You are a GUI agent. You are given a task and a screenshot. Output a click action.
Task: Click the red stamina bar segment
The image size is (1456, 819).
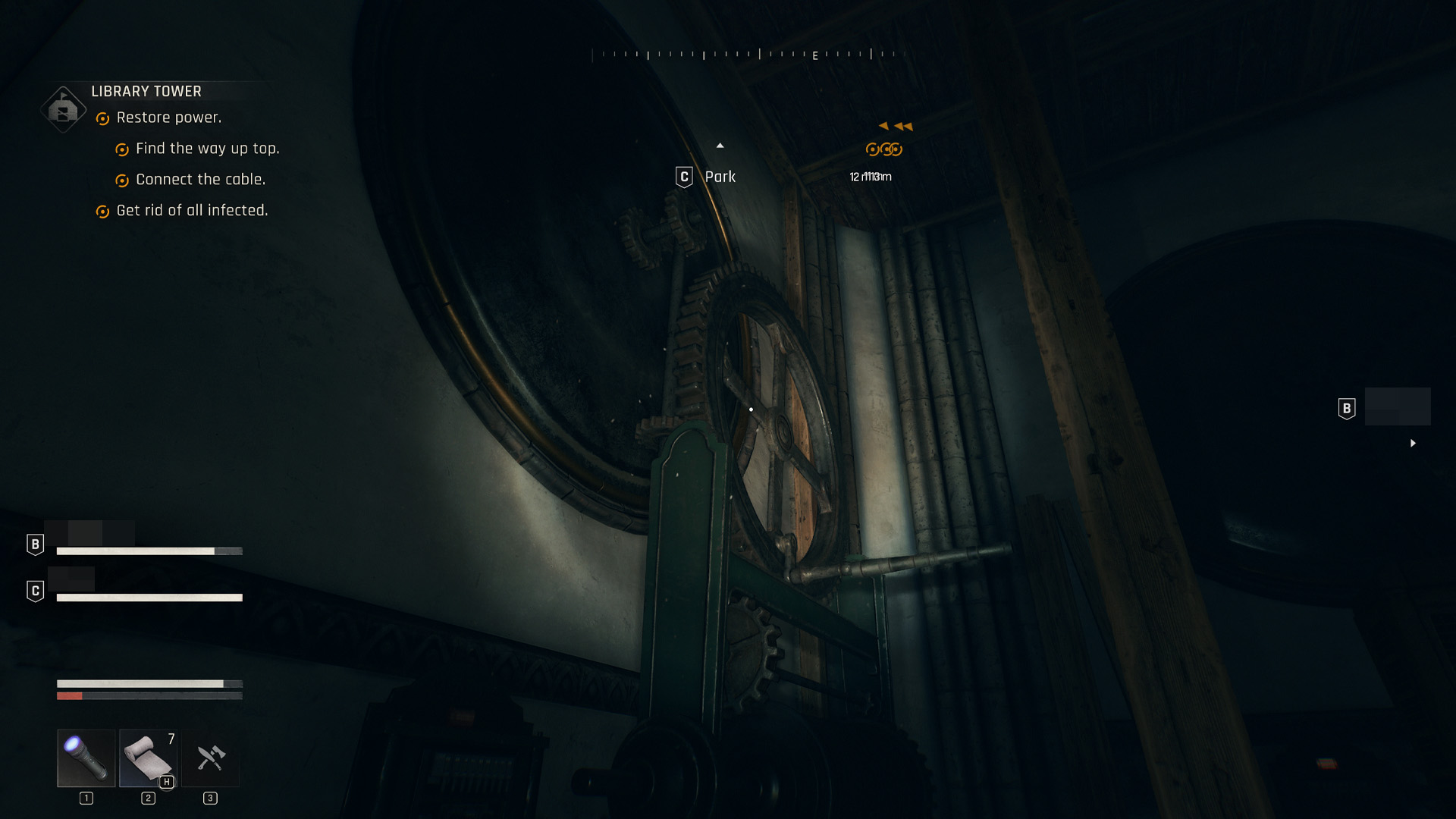[x=68, y=695]
